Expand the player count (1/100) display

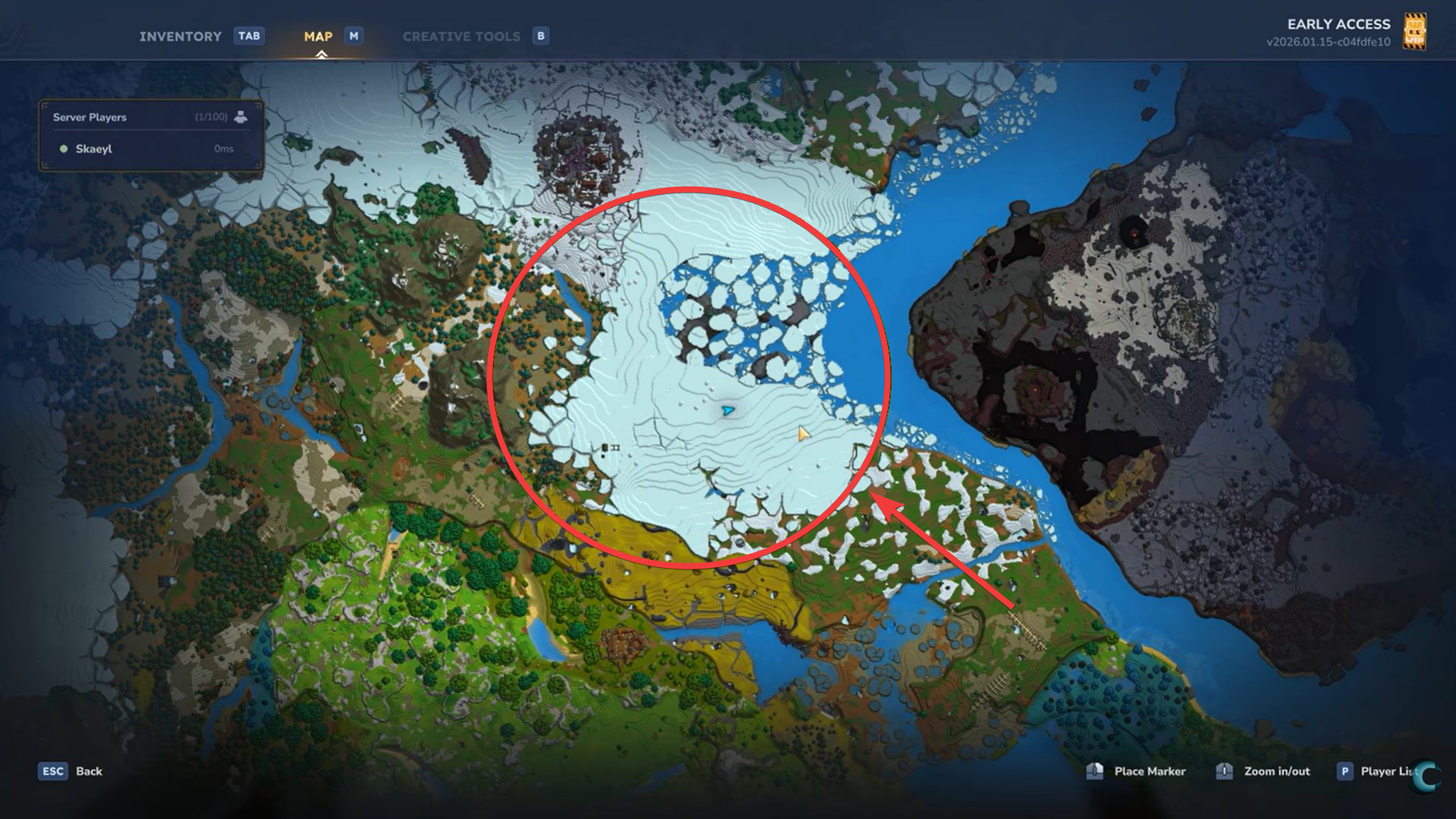click(212, 118)
